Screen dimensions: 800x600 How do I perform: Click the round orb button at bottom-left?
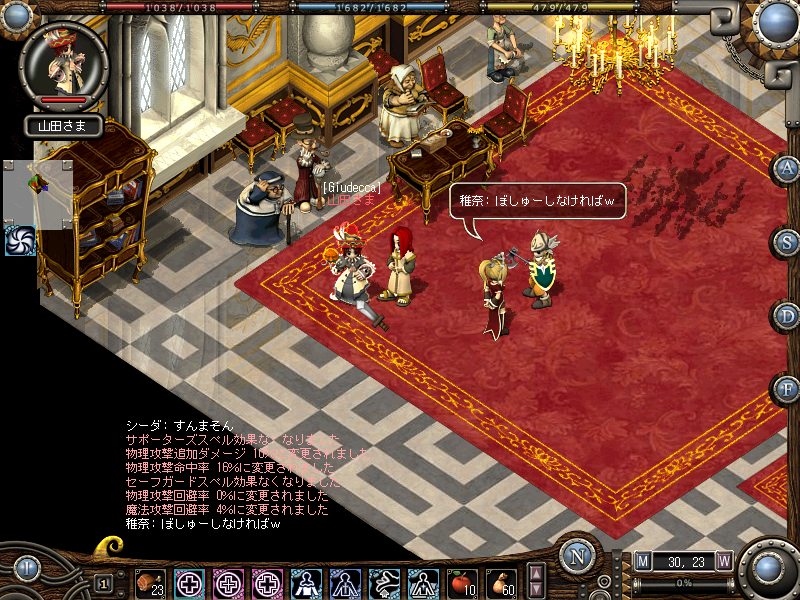coord(27,569)
